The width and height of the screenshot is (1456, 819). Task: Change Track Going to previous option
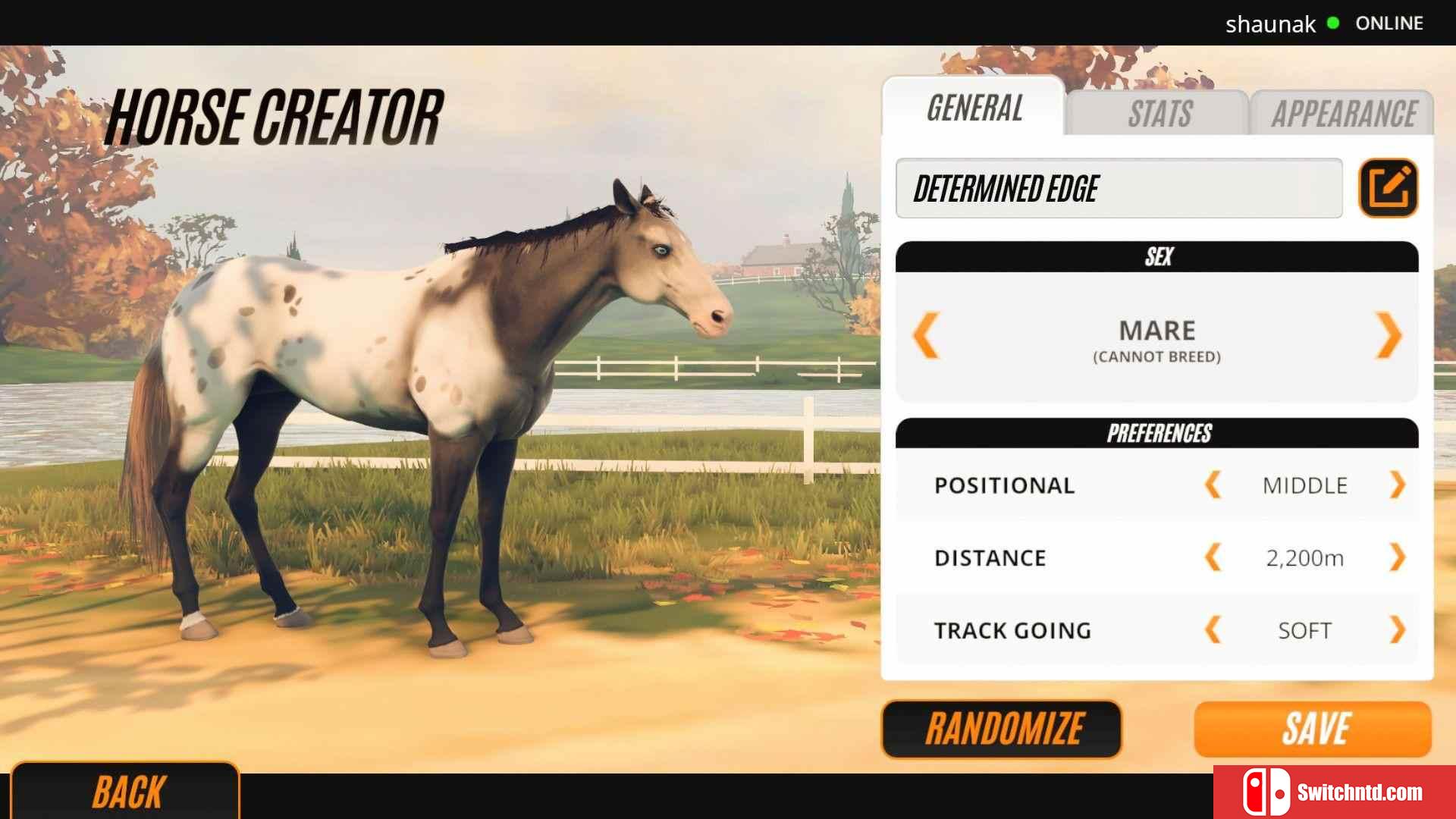(1213, 629)
